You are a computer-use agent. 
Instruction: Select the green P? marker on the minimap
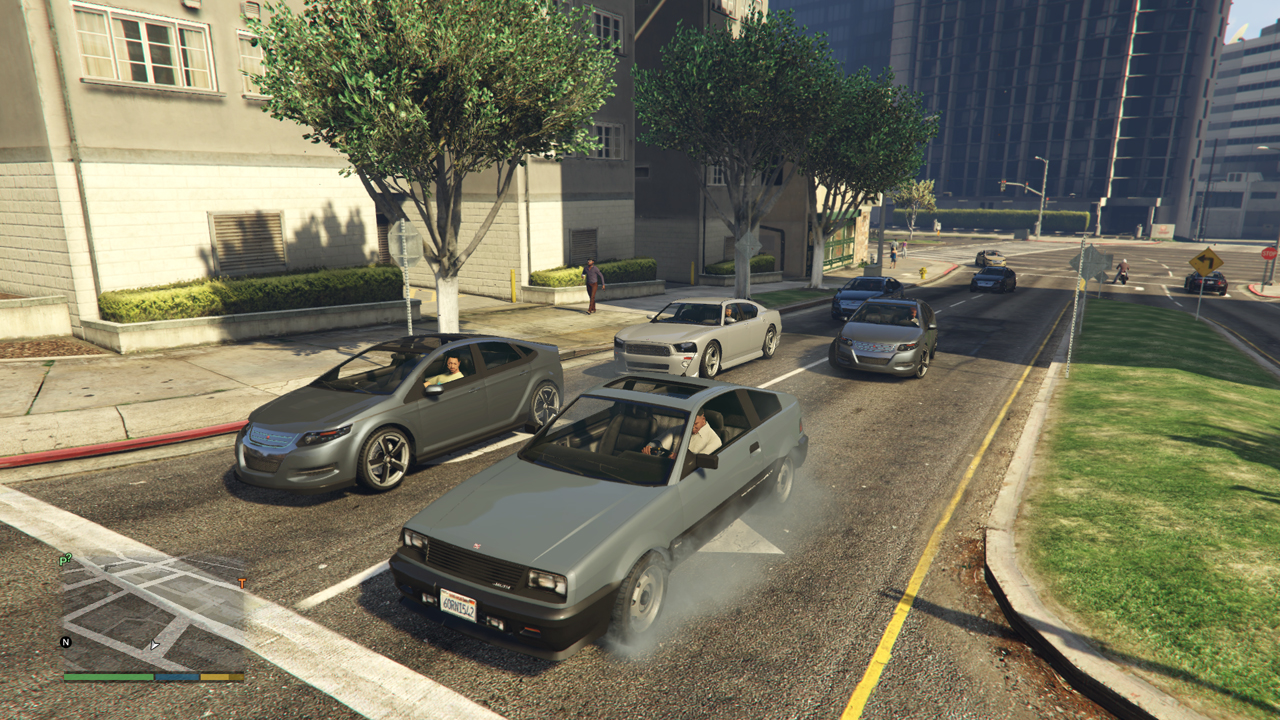click(x=65, y=560)
